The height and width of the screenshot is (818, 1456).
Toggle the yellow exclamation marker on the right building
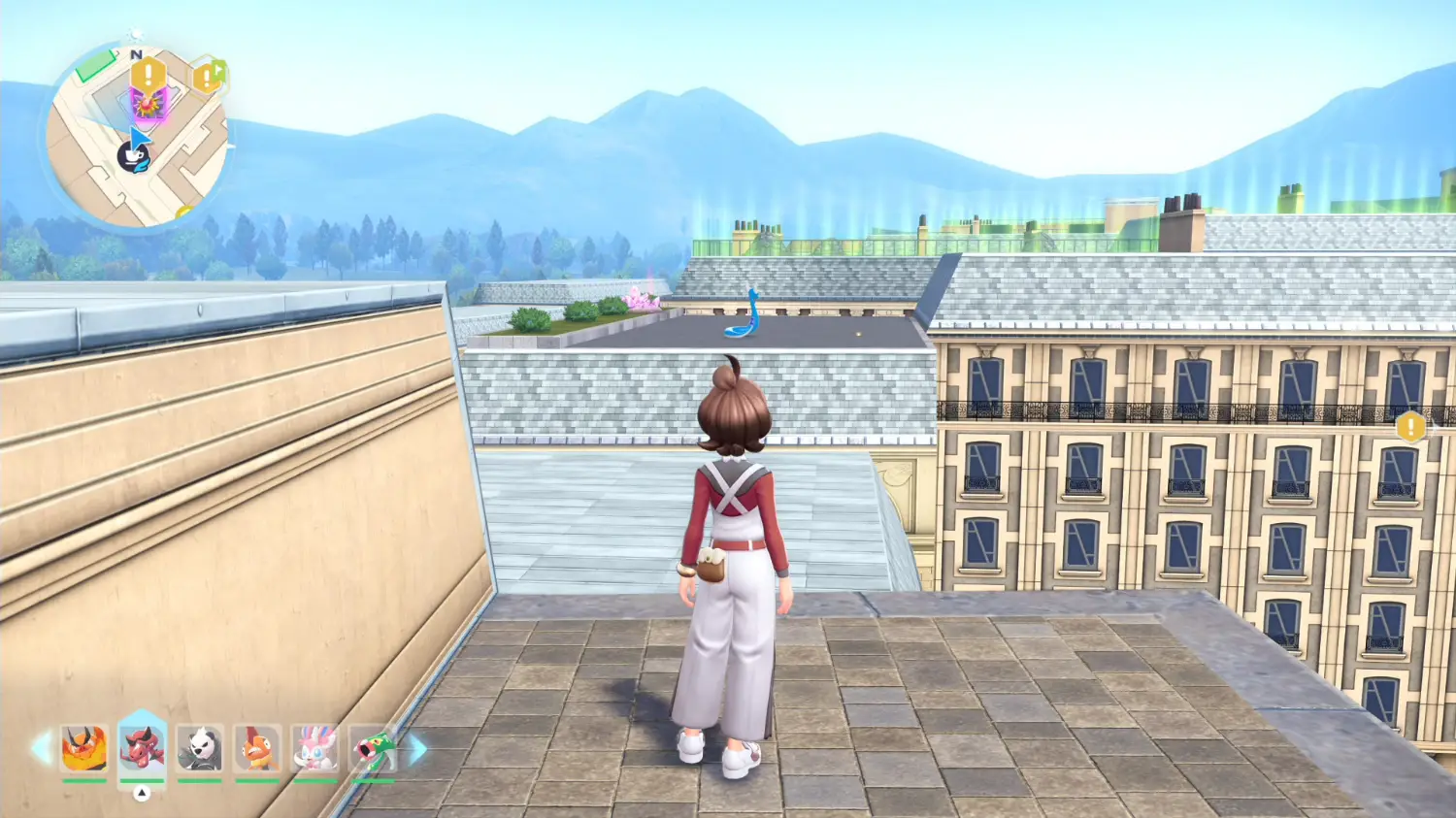point(1409,425)
